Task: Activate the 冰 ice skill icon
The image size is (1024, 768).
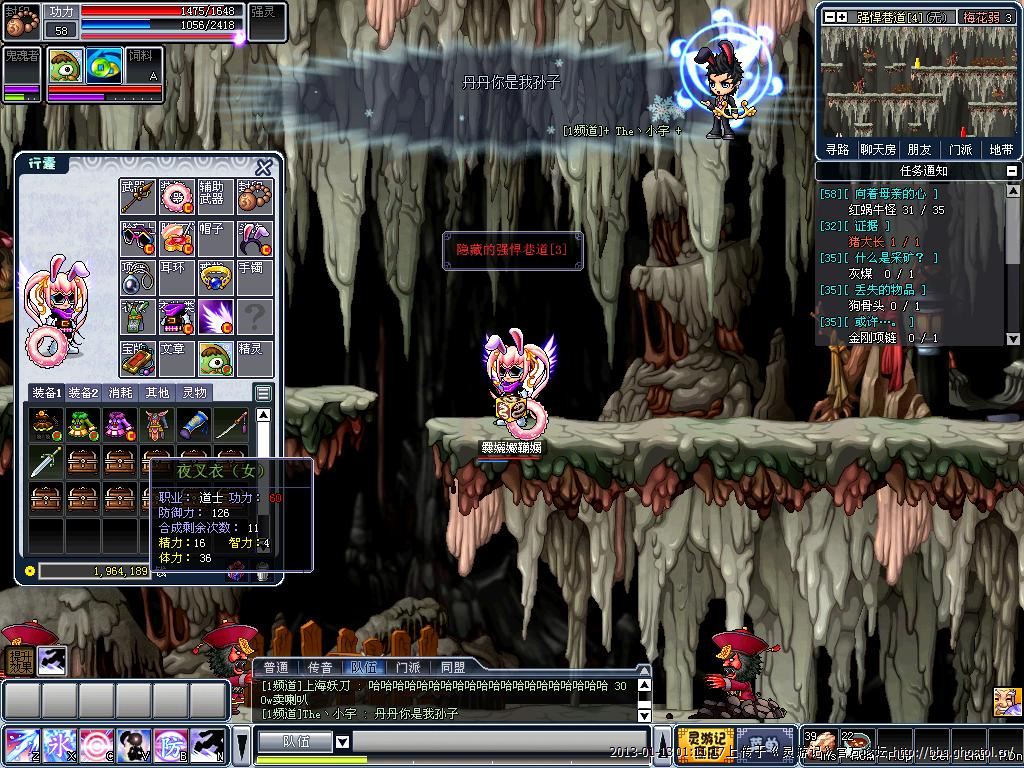Action: click(58, 746)
